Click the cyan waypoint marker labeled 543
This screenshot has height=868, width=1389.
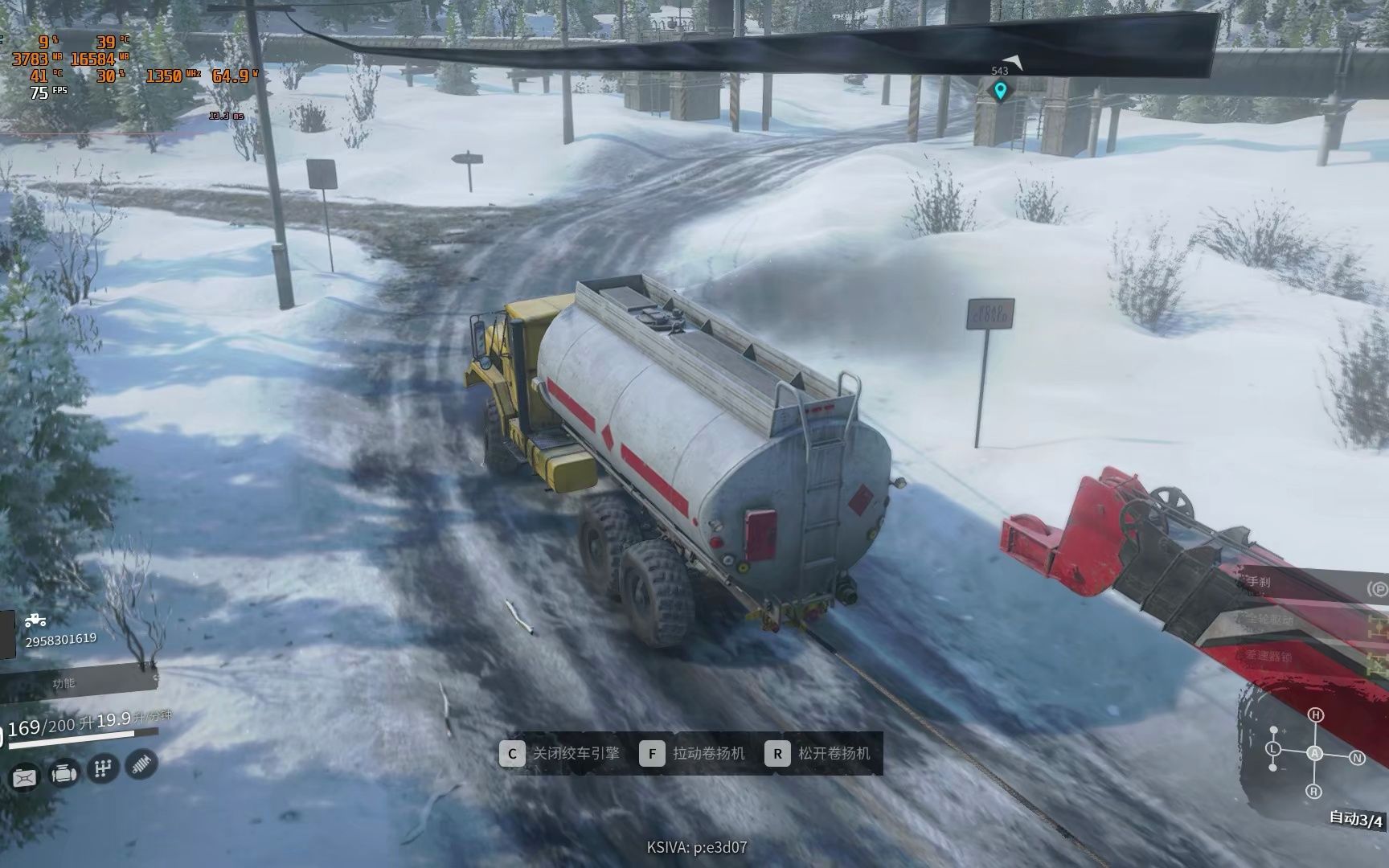[x=1000, y=91]
